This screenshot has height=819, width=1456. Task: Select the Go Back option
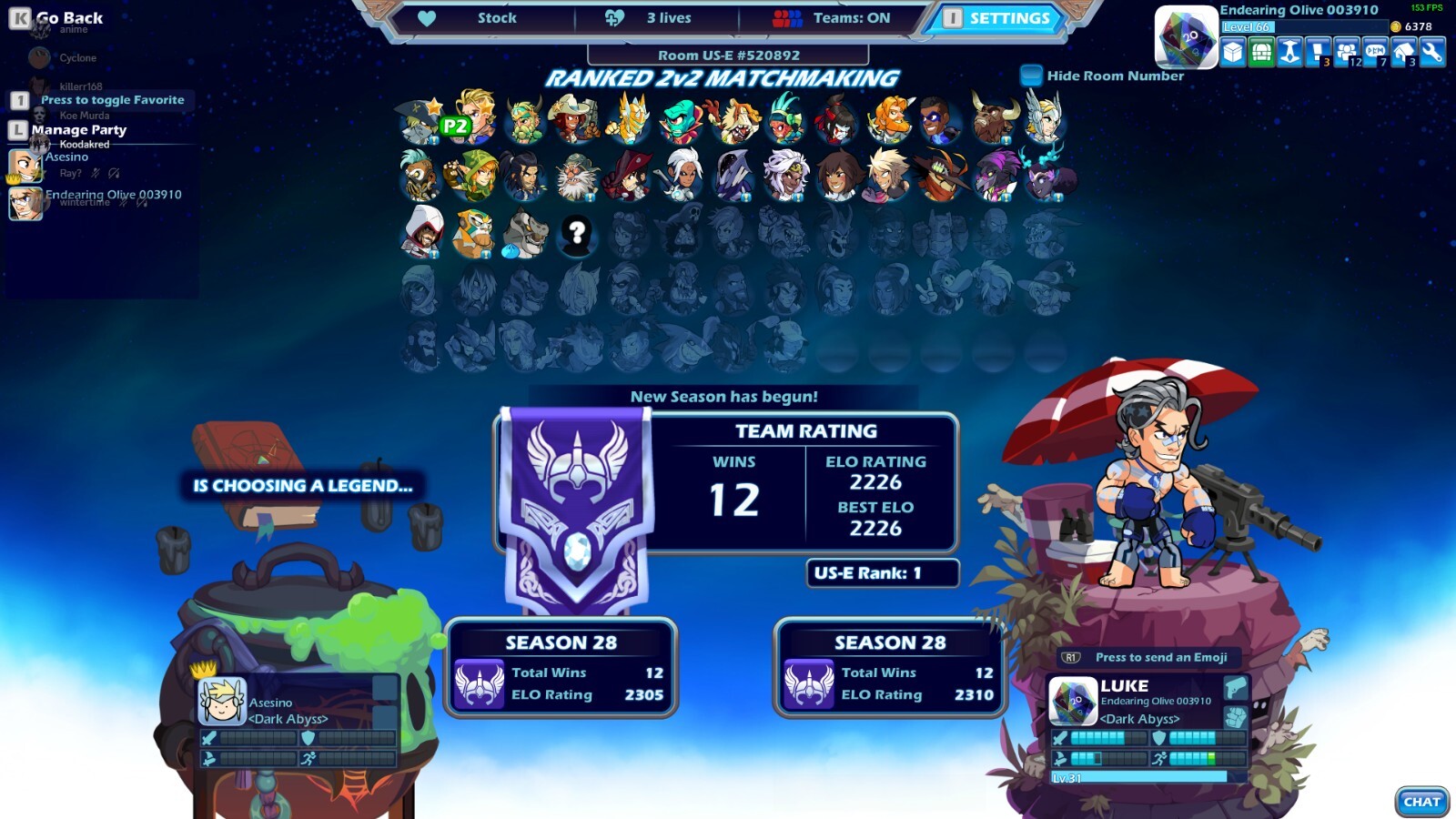68,16
